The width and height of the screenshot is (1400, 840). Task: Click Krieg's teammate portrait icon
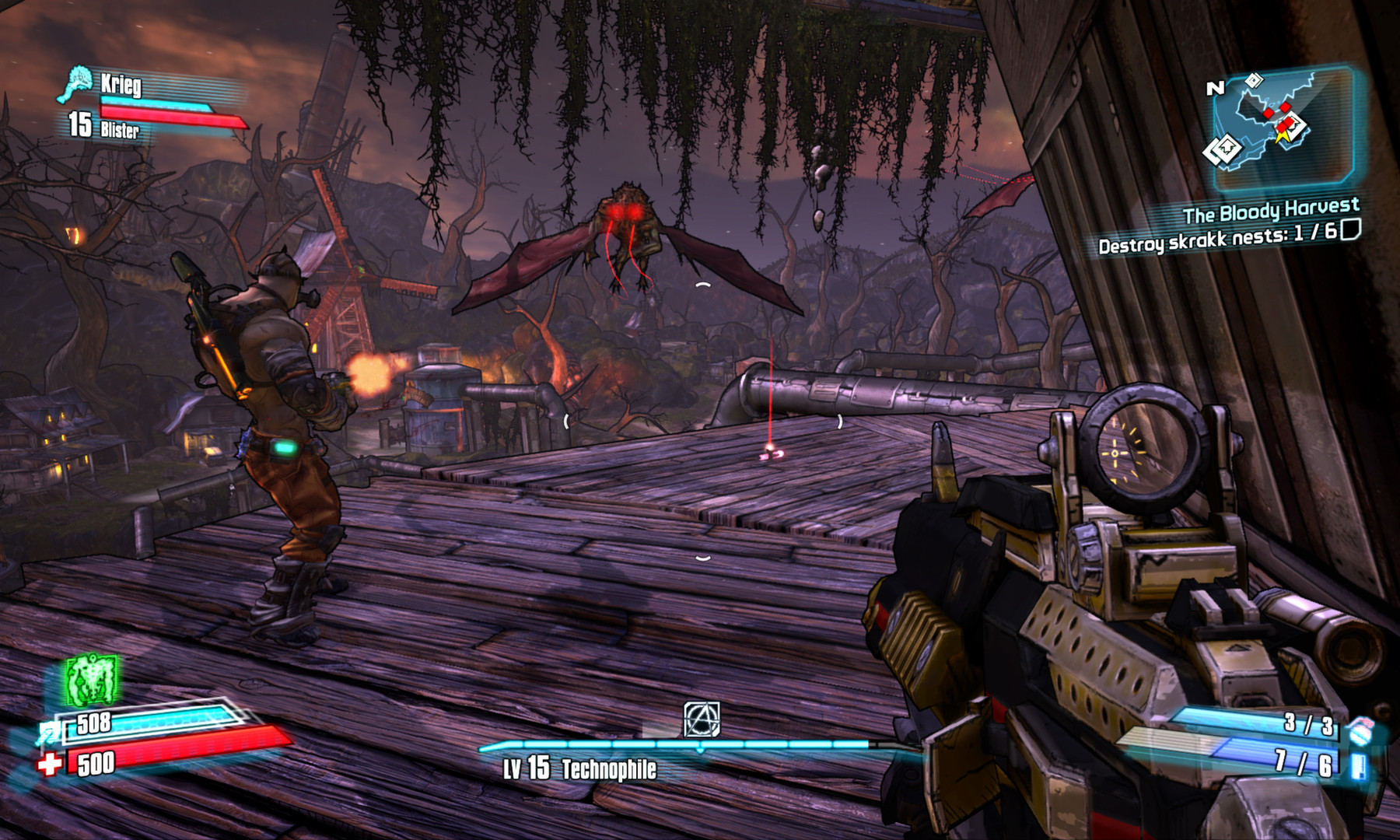click(75, 84)
